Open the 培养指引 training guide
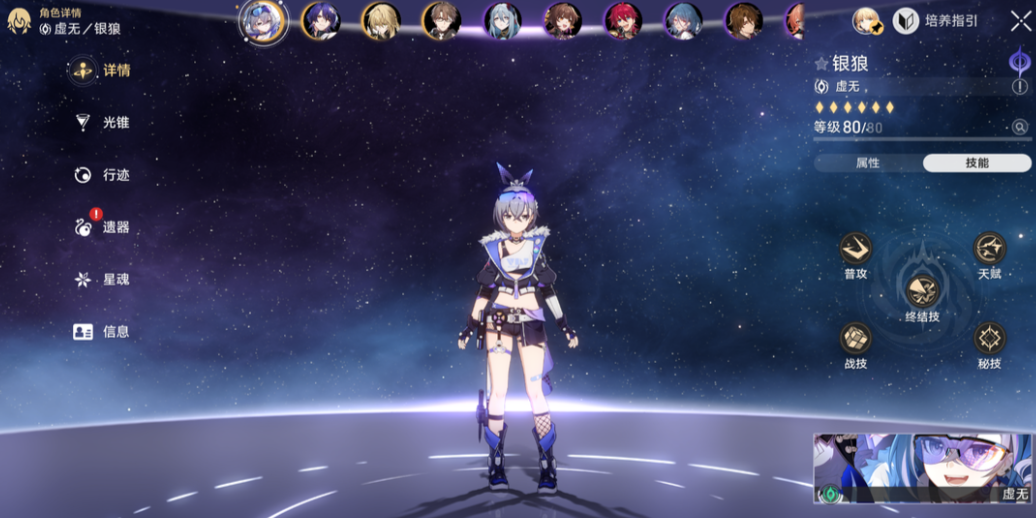The image size is (1036, 518). point(936,21)
